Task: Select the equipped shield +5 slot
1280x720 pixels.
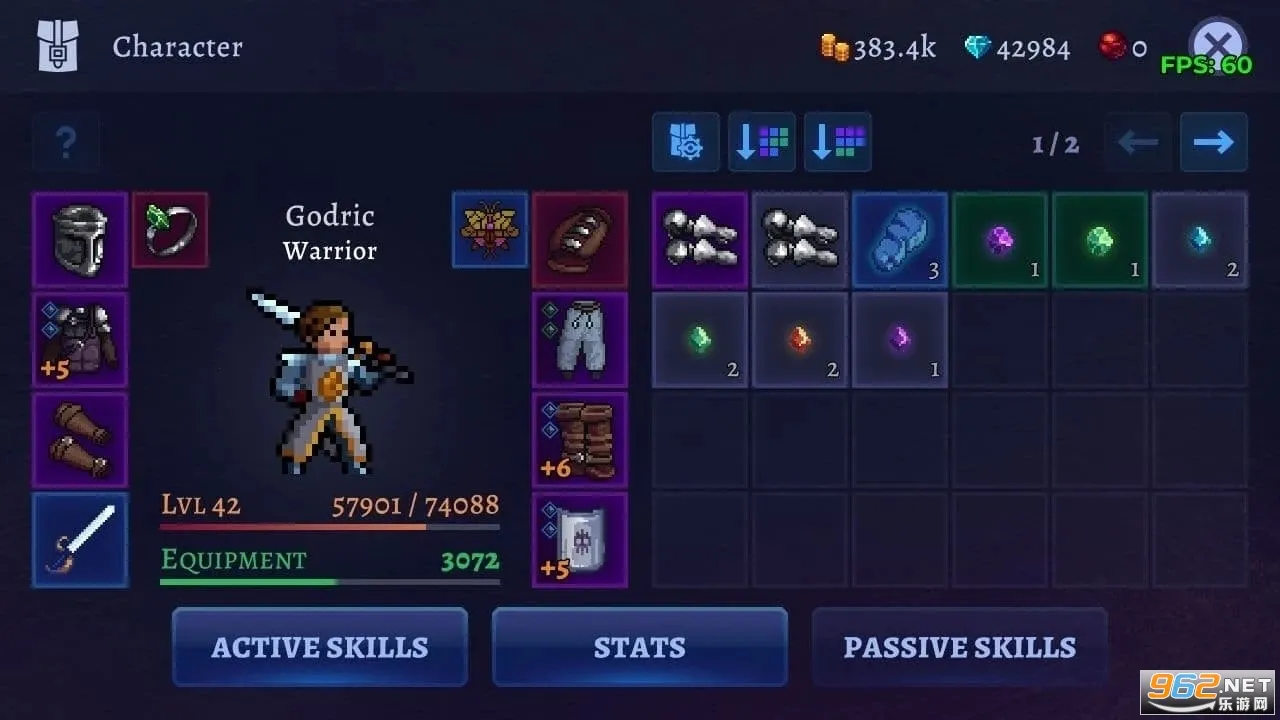Action: 580,540
